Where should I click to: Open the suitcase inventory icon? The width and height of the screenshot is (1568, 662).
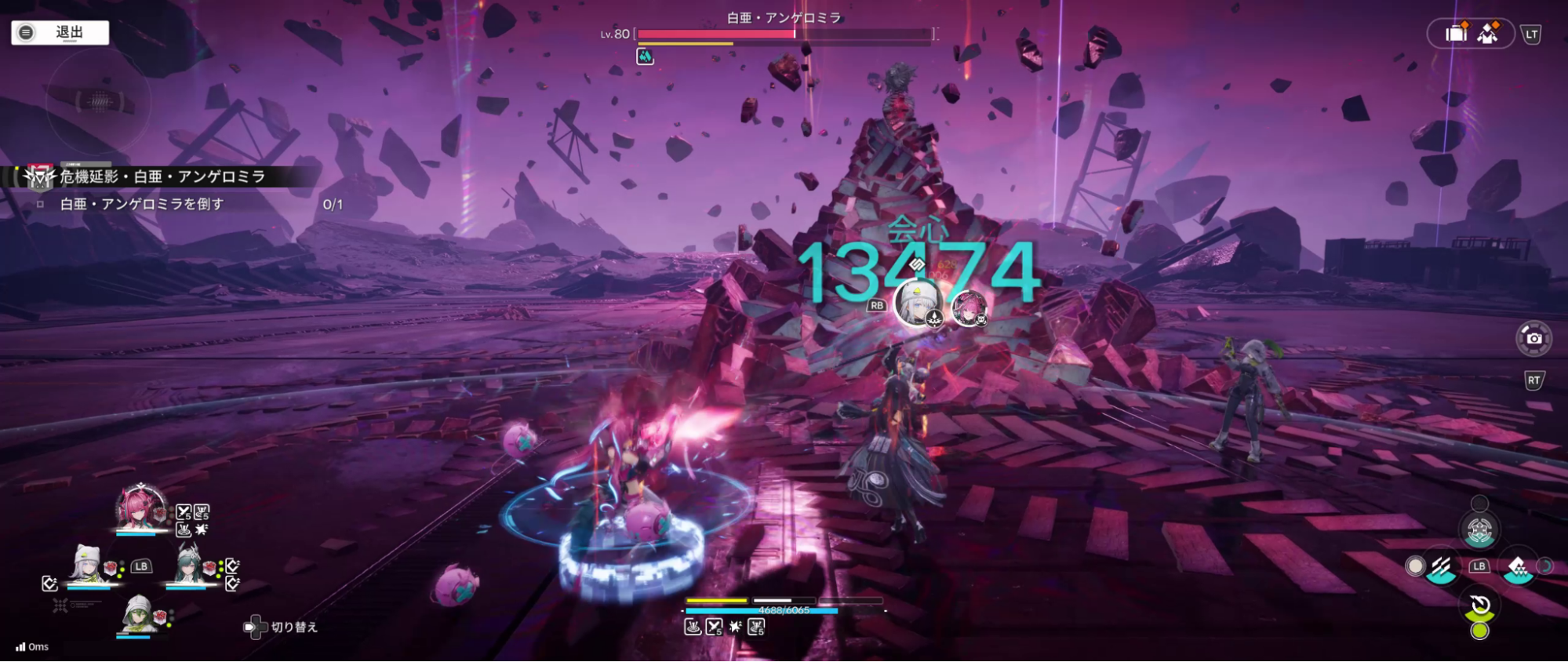click(x=1456, y=34)
